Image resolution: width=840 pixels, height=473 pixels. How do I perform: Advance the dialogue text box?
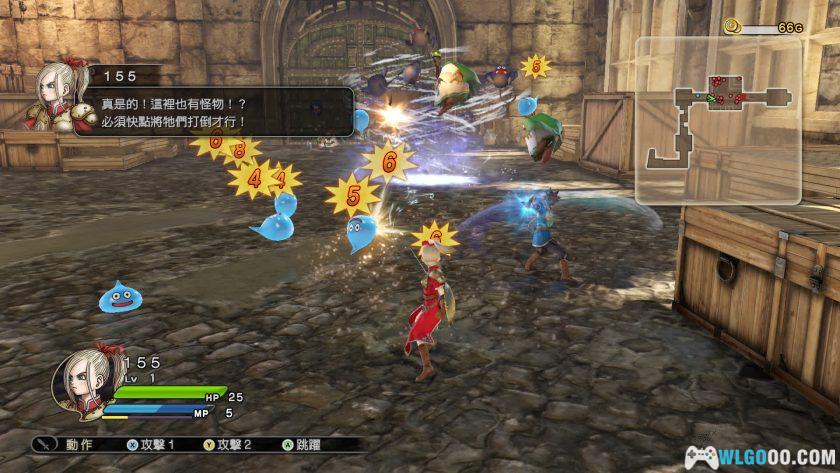[220, 112]
